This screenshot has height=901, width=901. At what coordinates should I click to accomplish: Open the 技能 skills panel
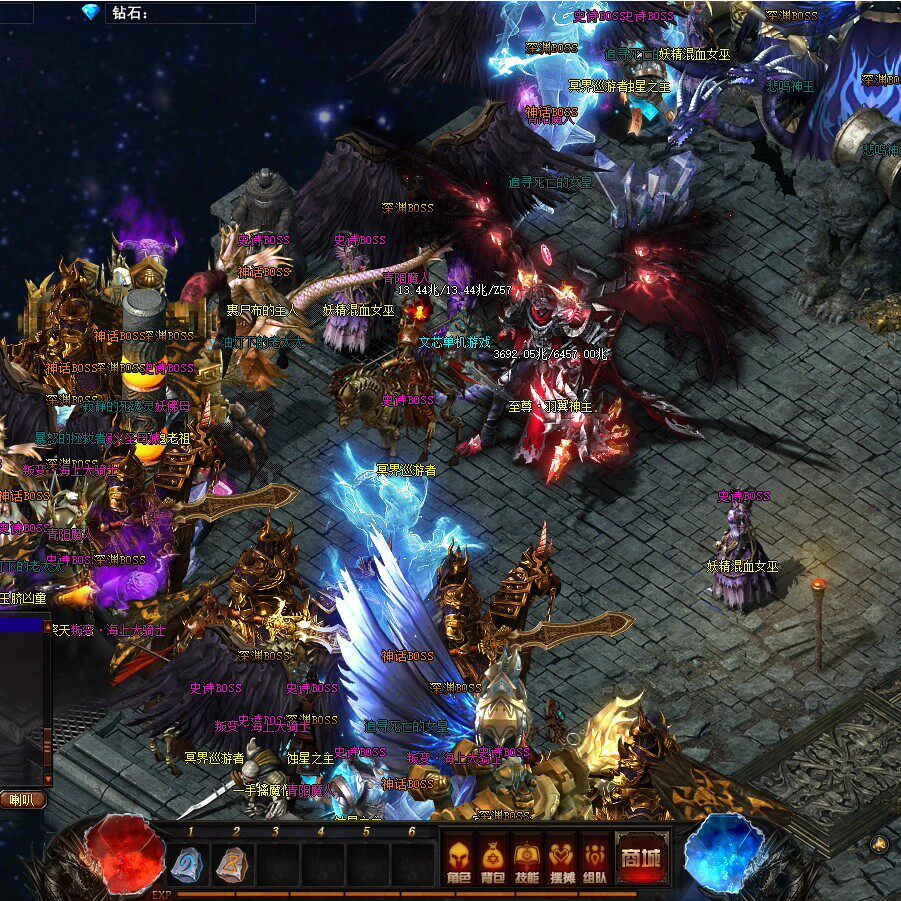tap(527, 859)
